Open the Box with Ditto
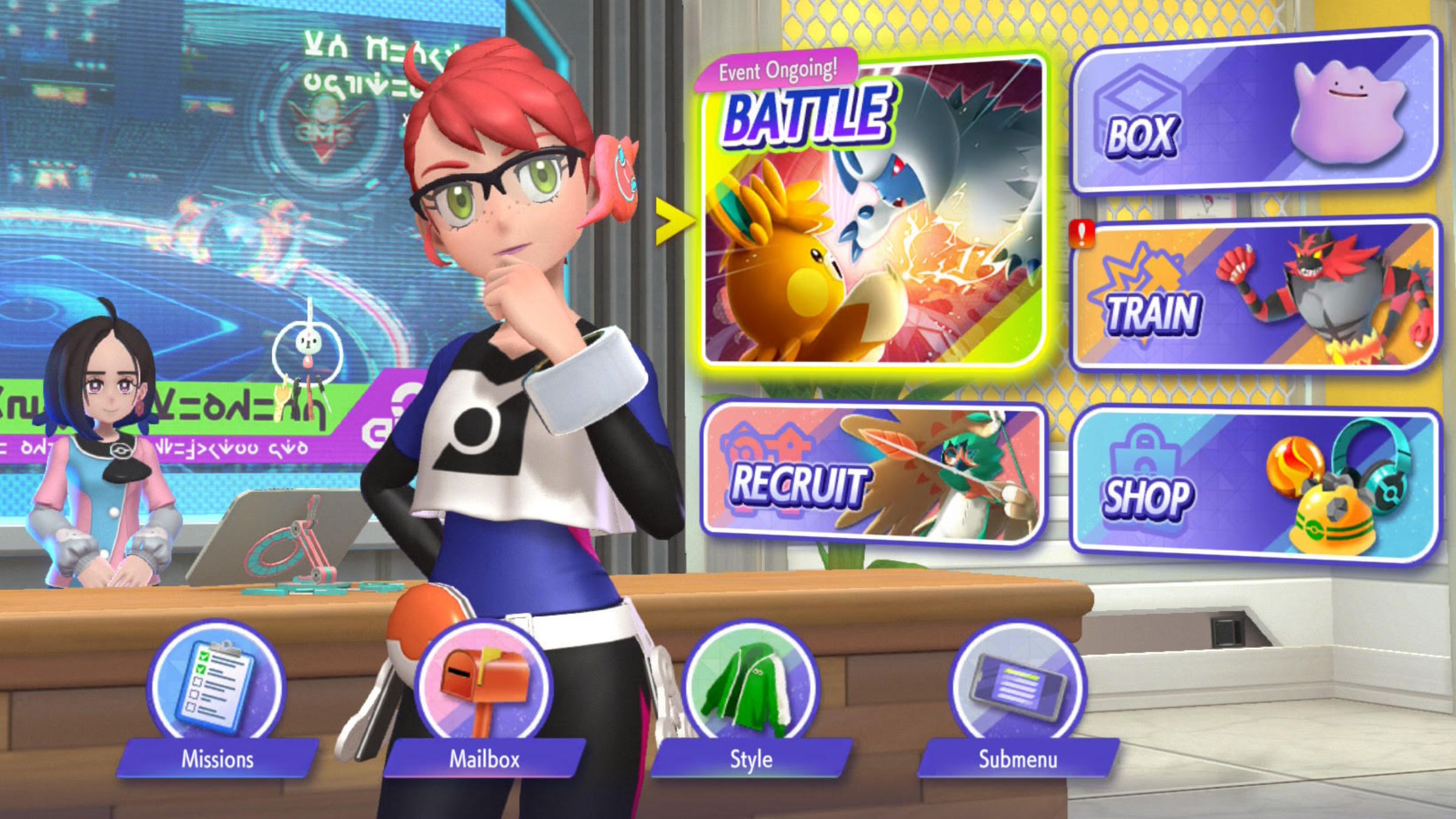 pyautogui.click(x=1256, y=115)
